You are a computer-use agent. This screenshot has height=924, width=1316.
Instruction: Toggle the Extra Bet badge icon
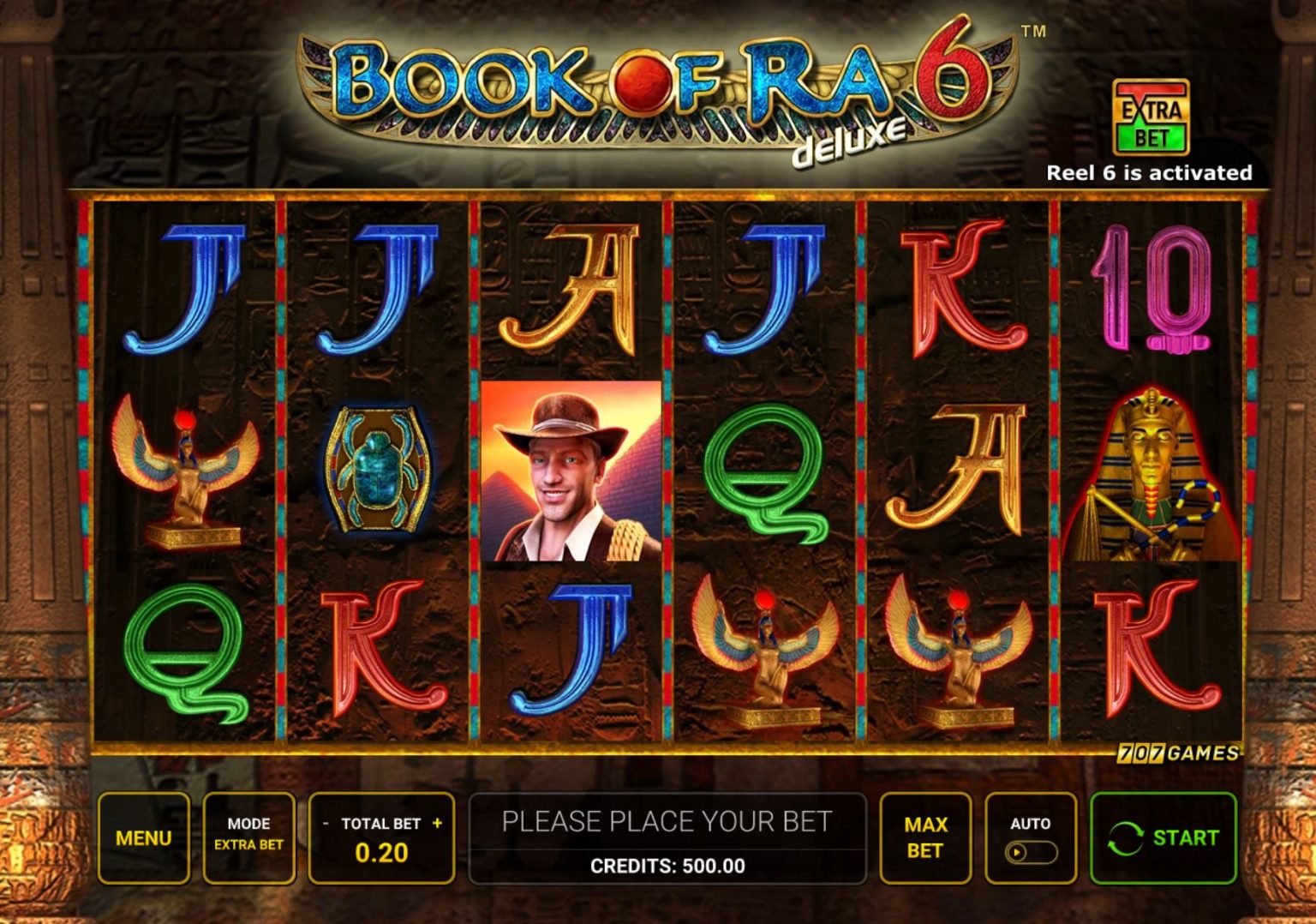pos(1151,117)
